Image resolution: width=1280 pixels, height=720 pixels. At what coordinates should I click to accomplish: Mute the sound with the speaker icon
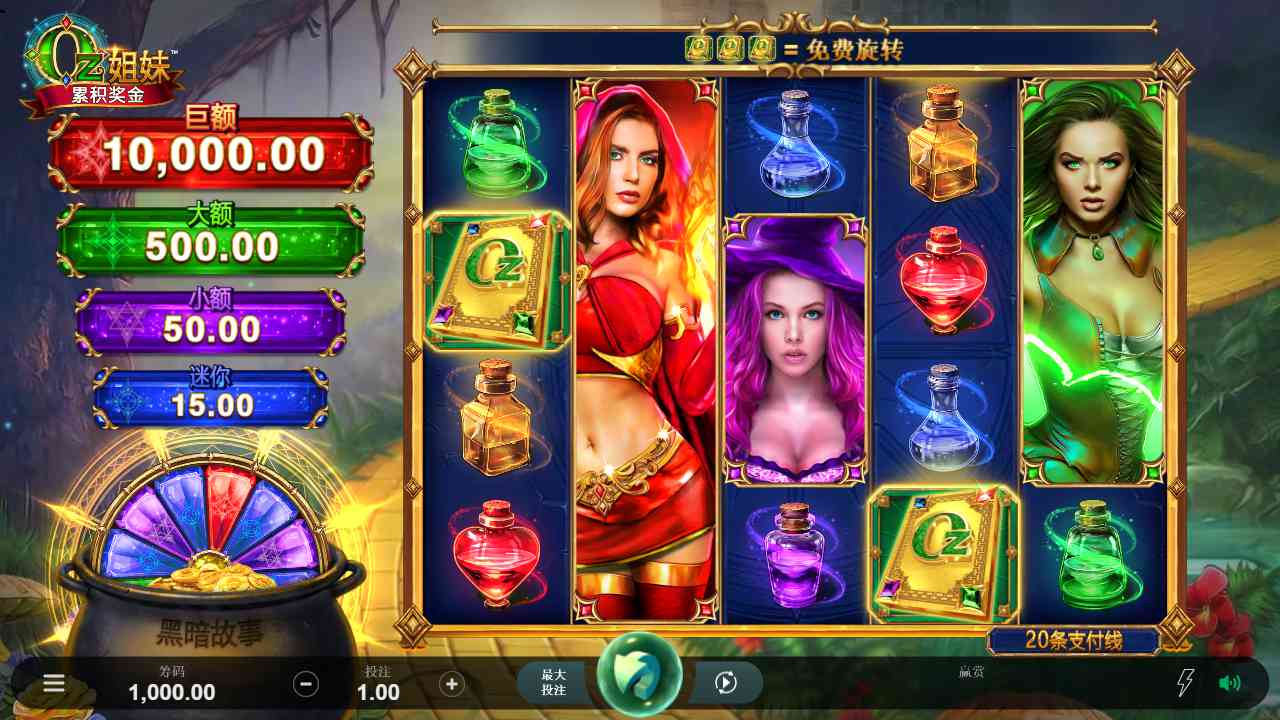point(1229,683)
